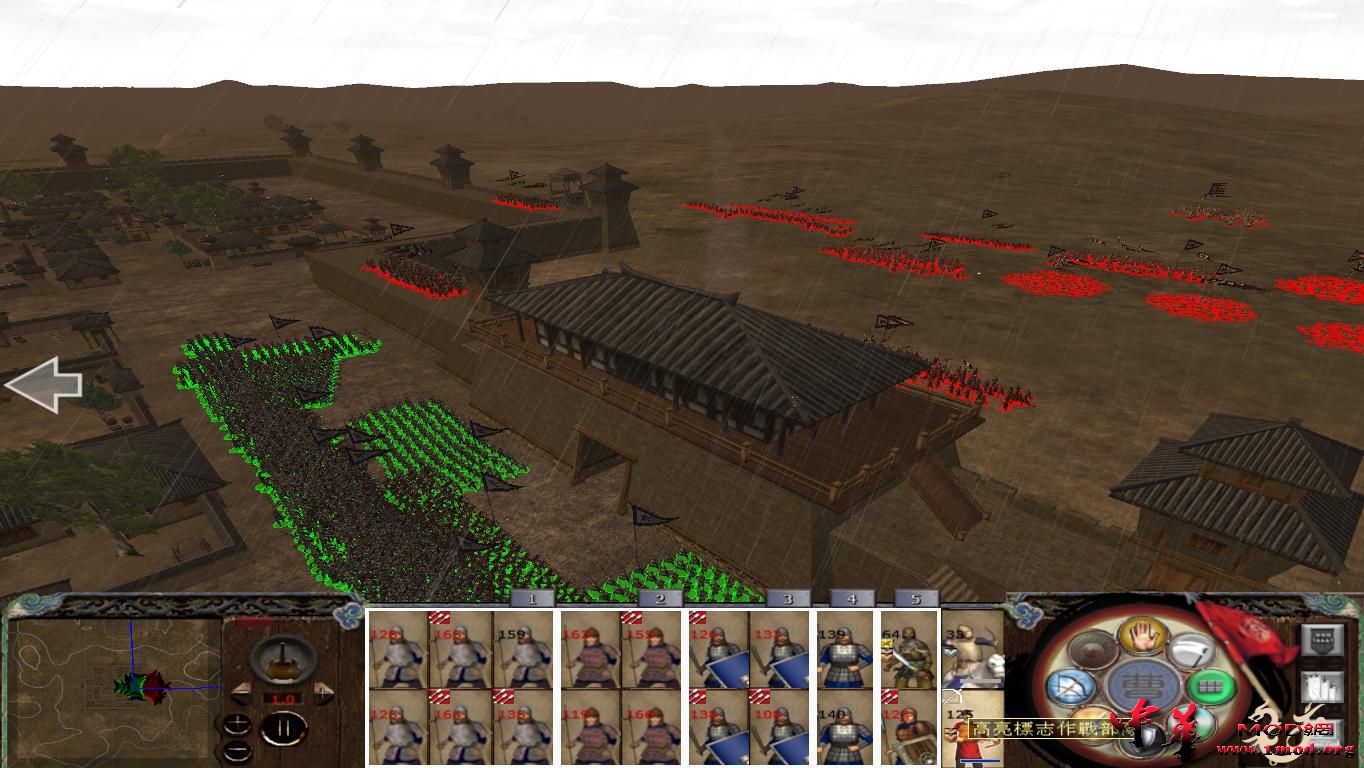The image size is (1364, 768).
Task: Switch to unit group tab 3
Action: point(786,597)
